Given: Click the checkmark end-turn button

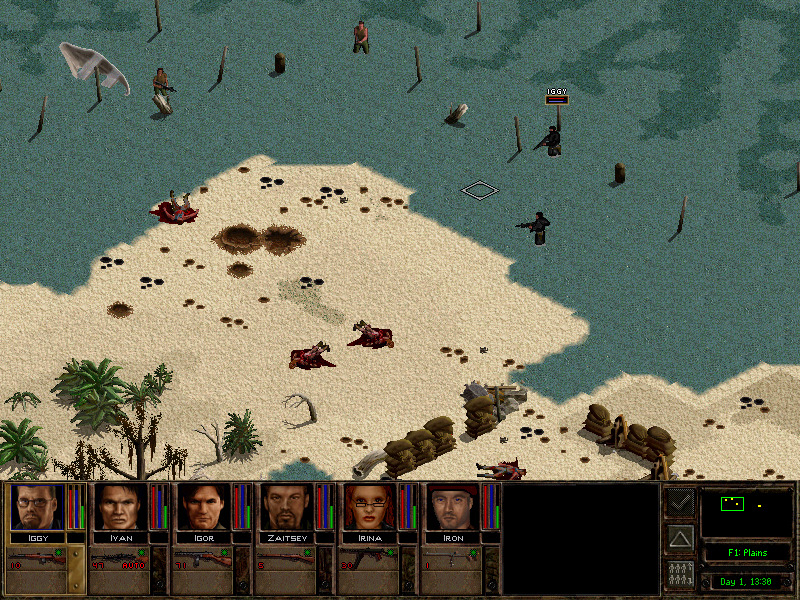Looking at the screenshot, I should 680,503.
